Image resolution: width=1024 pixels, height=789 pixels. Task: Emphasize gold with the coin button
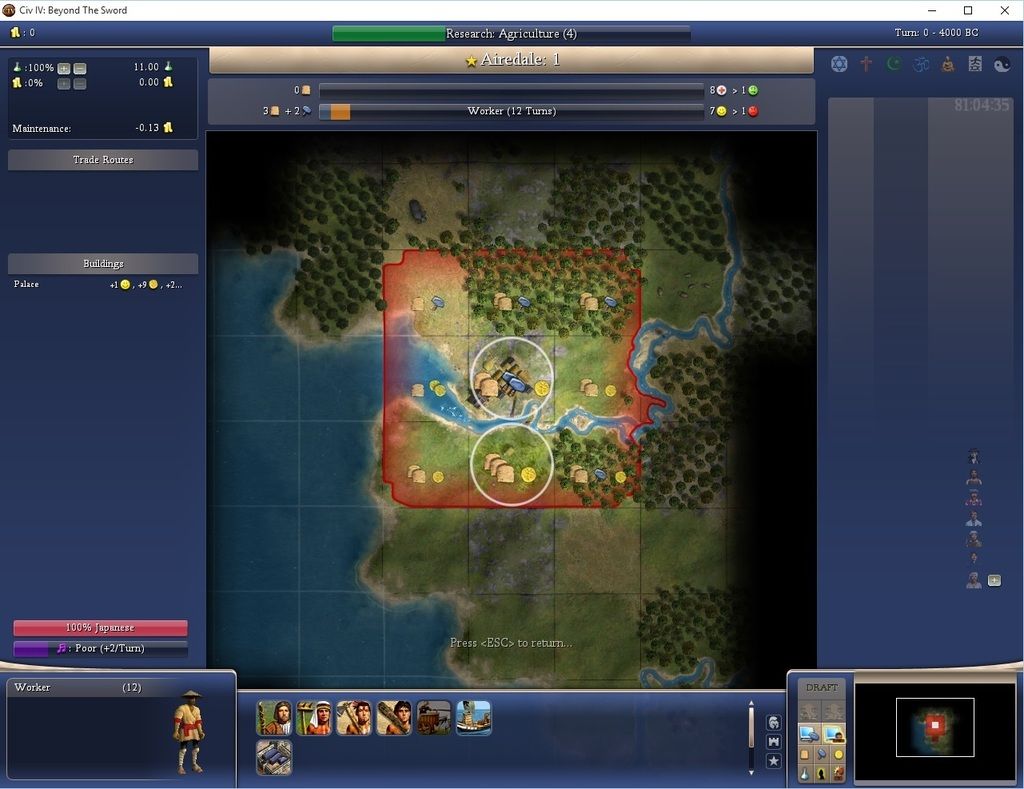(x=838, y=754)
